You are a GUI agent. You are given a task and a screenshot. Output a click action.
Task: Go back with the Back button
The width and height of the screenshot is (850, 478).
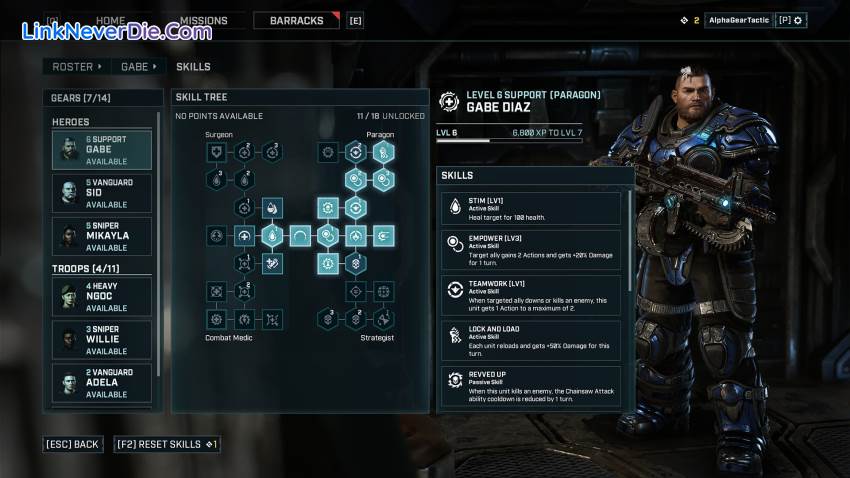[73, 444]
